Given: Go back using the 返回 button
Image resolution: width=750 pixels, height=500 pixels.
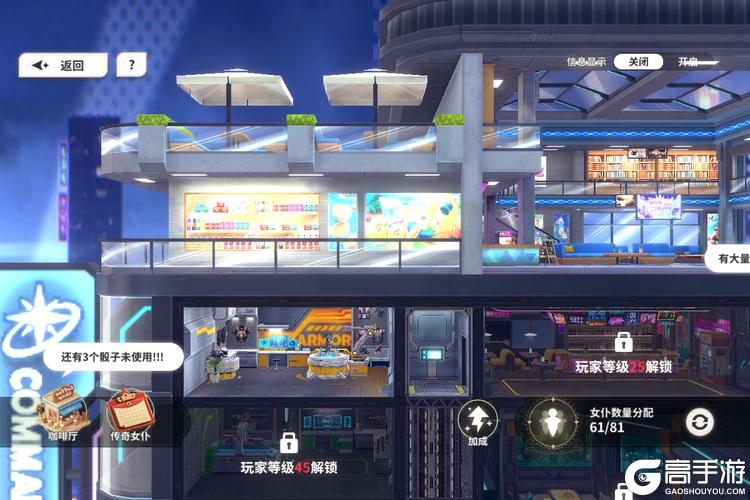Looking at the screenshot, I should click(62, 66).
